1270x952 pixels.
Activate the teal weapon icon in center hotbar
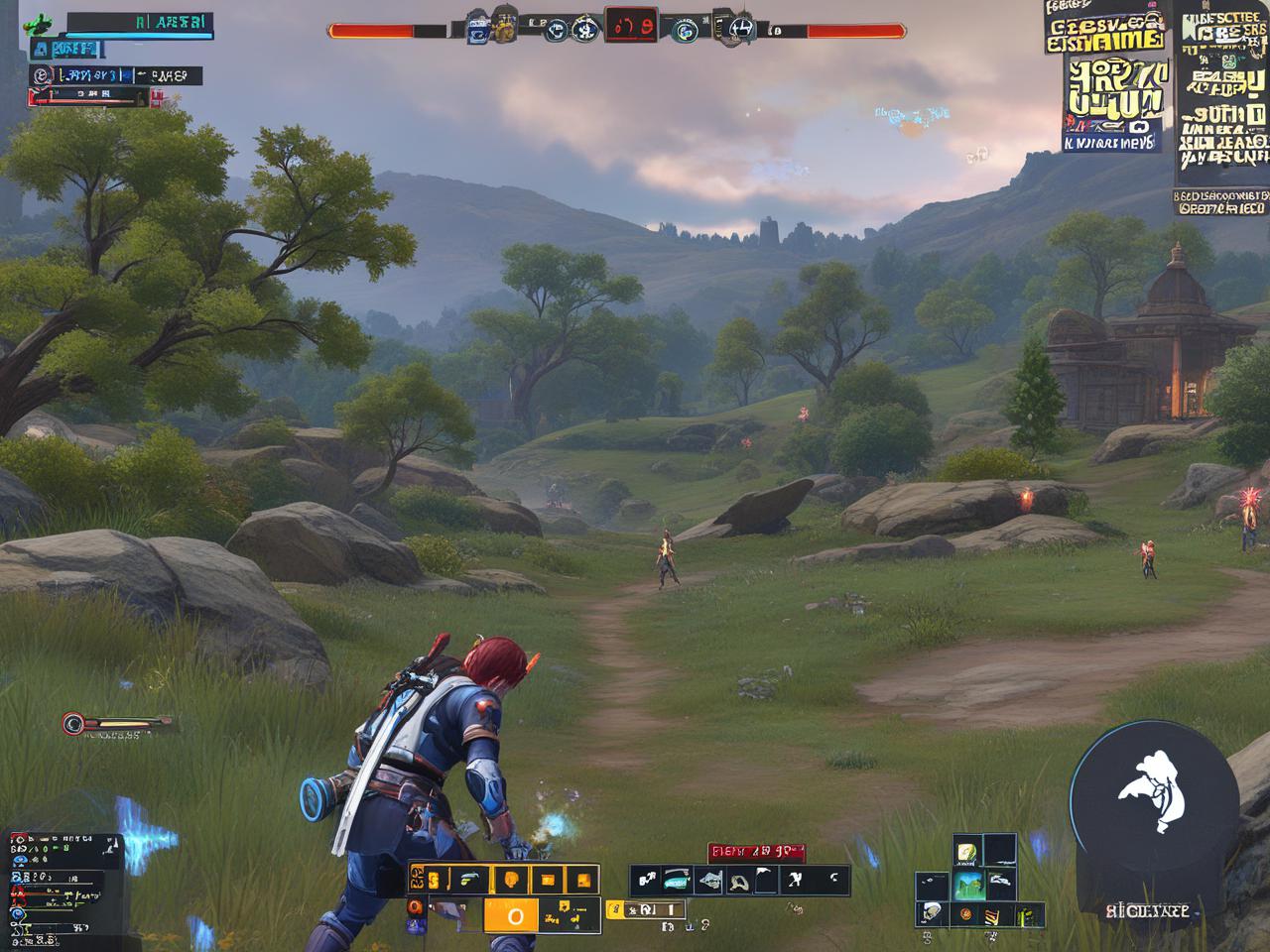[x=677, y=880]
